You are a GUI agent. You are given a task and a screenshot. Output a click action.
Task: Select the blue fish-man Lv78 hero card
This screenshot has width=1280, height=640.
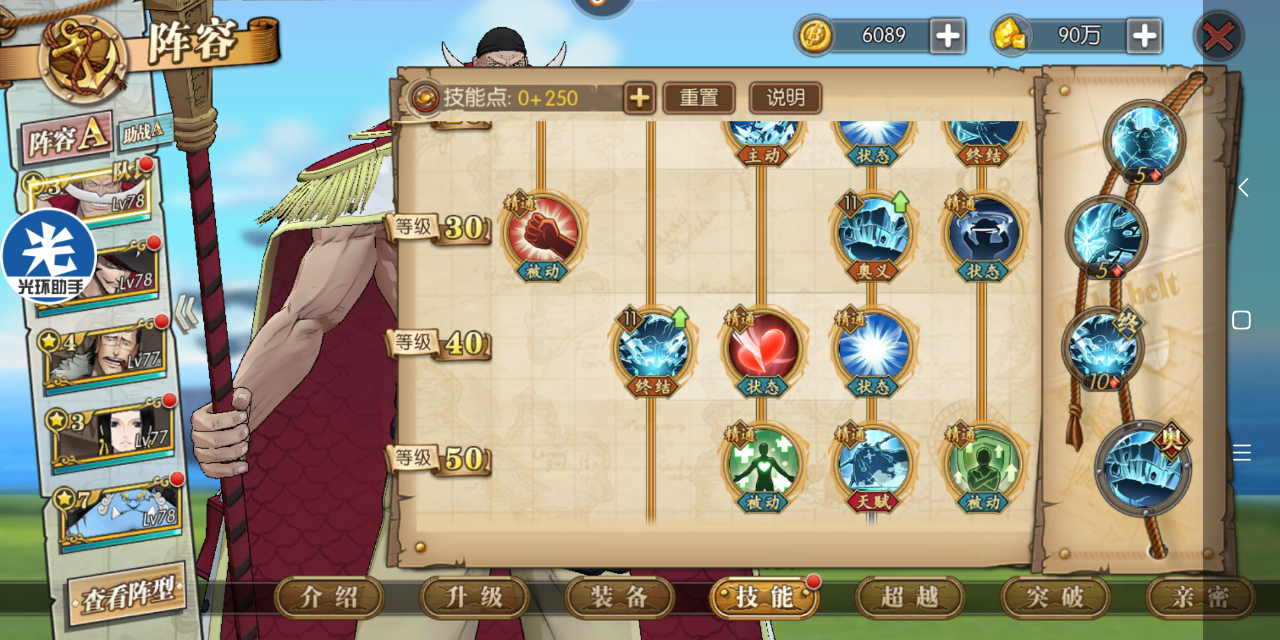[x=122, y=513]
